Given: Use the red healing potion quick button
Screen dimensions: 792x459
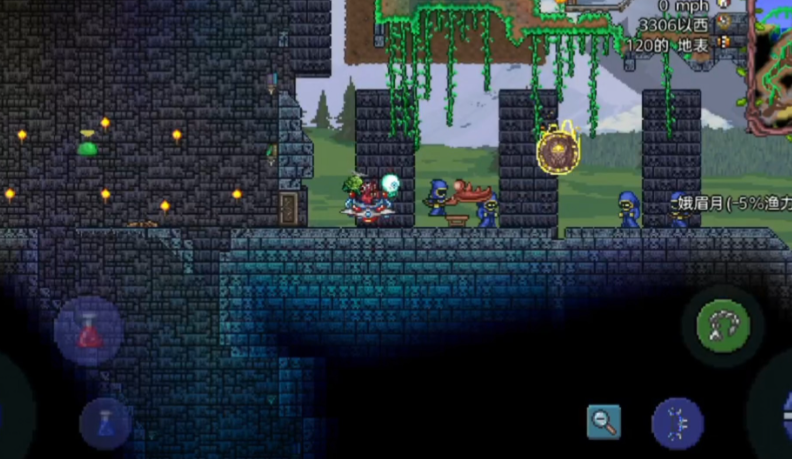Looking at the screenshot, I should tap(90, 330).
